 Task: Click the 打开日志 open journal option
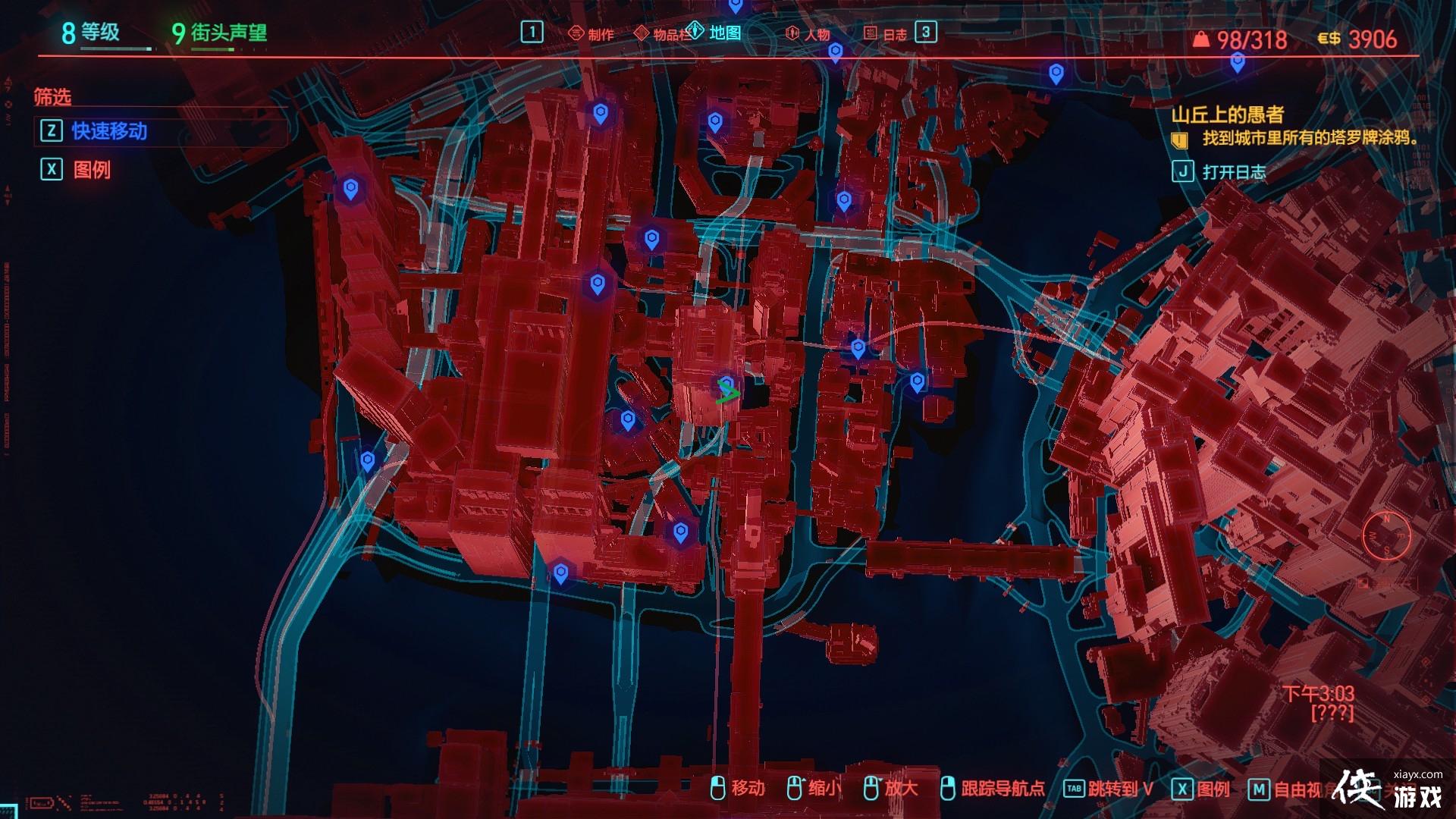pos(1233,171)
